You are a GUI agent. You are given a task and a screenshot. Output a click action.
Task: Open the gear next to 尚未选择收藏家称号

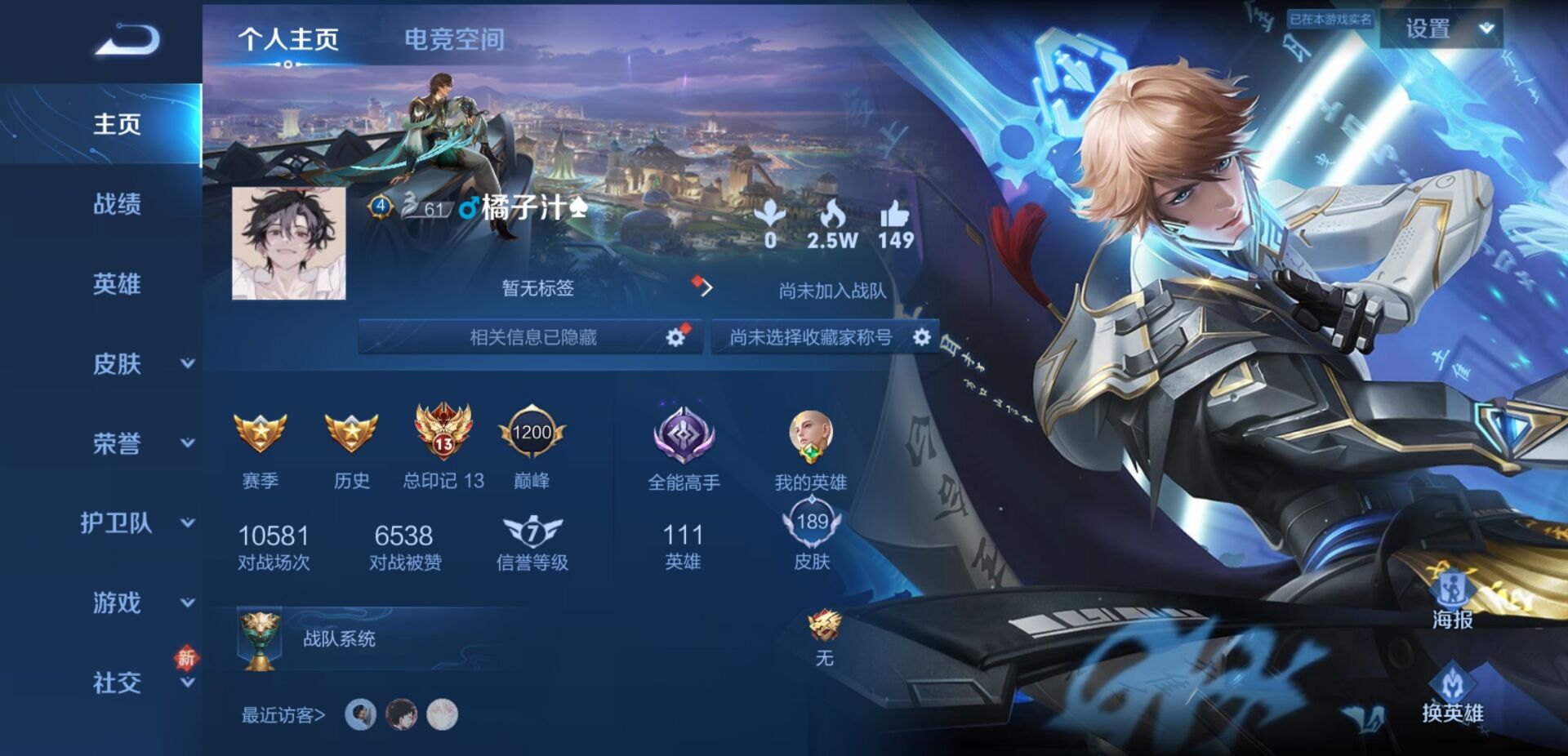coord(924,336)
